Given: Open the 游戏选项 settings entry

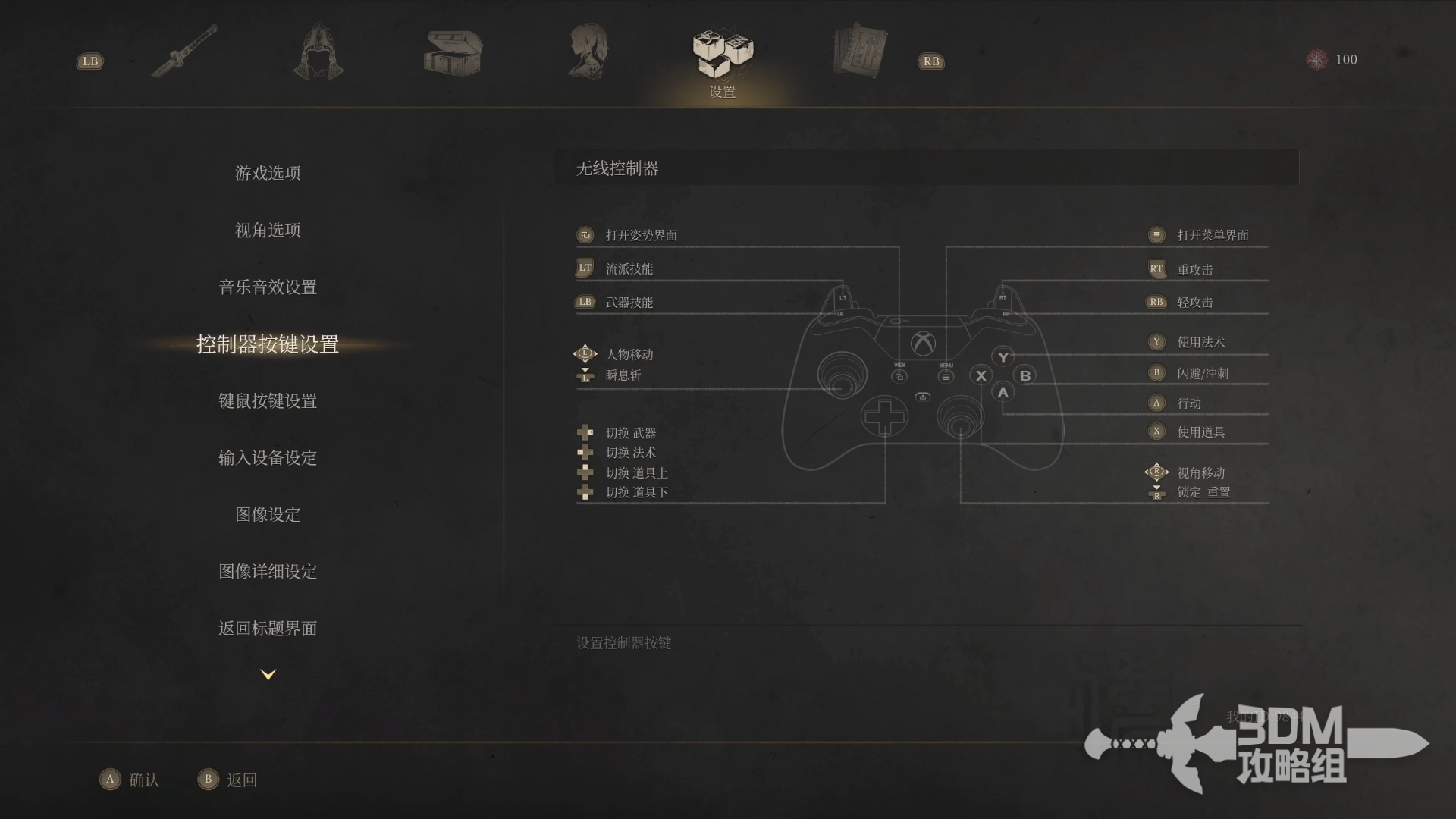Looking at the screenshot, I should pos(268,174).
